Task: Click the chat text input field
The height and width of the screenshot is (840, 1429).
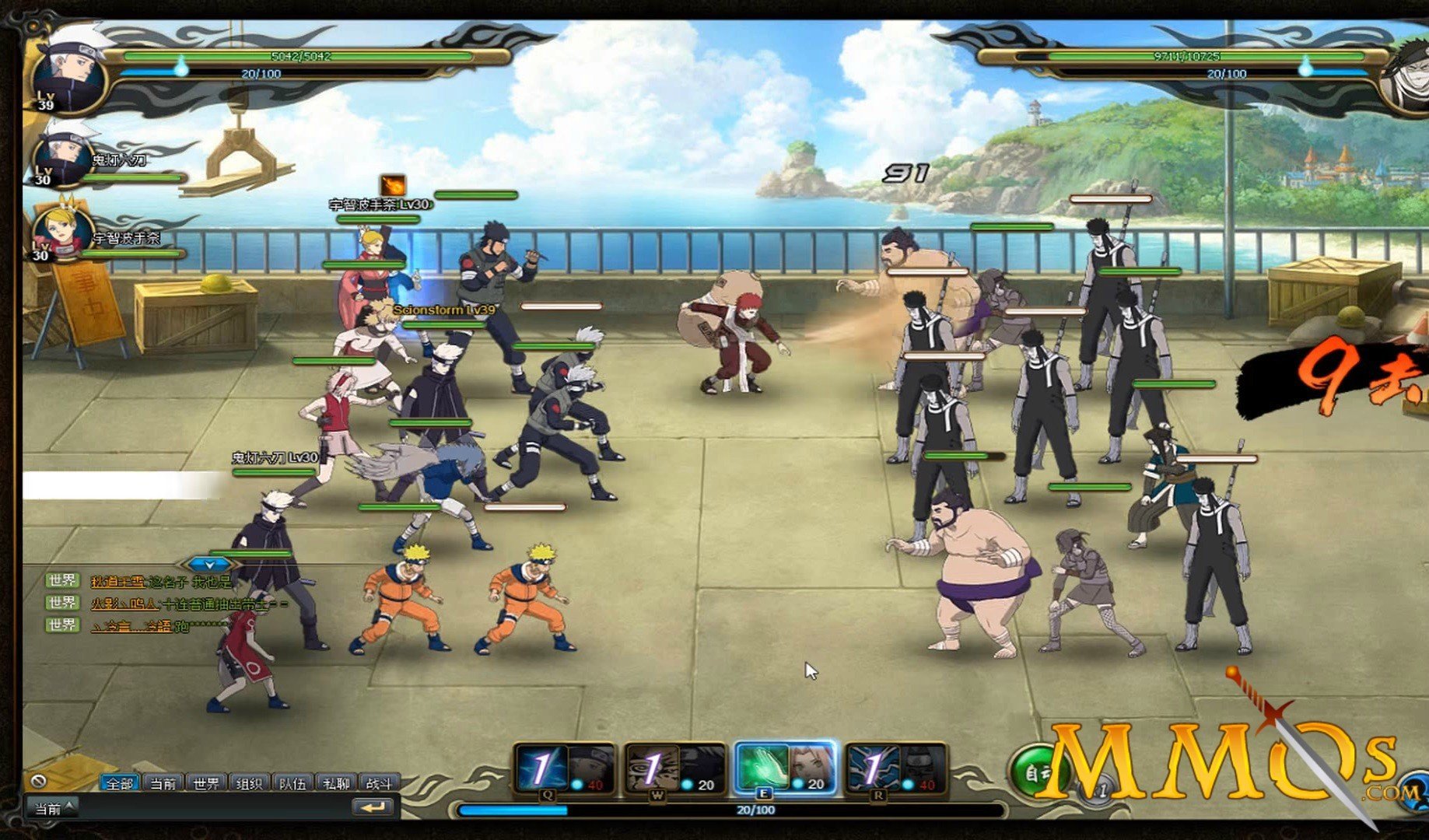Action: click(x=210, y=808)
